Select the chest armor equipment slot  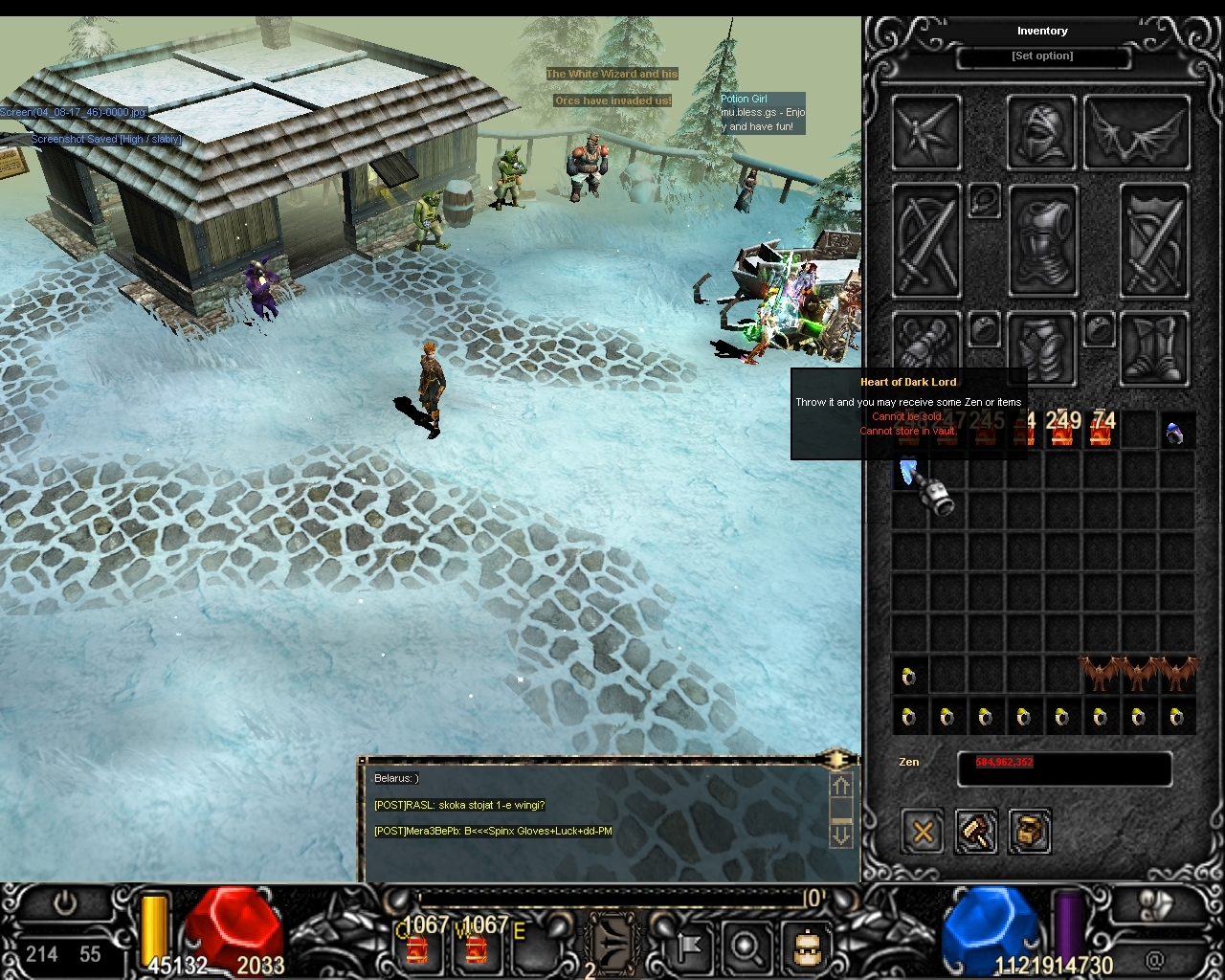click(x=1042, y=239)
